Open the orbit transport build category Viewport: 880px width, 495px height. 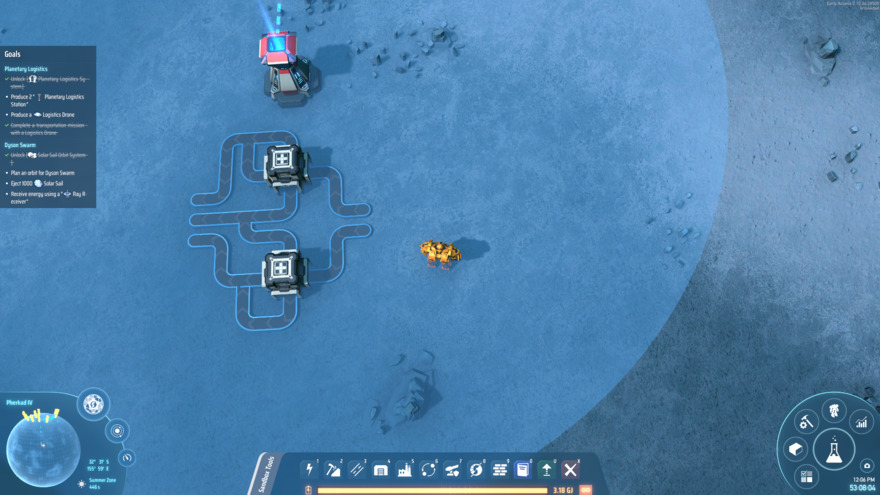(x=428, y=469)
